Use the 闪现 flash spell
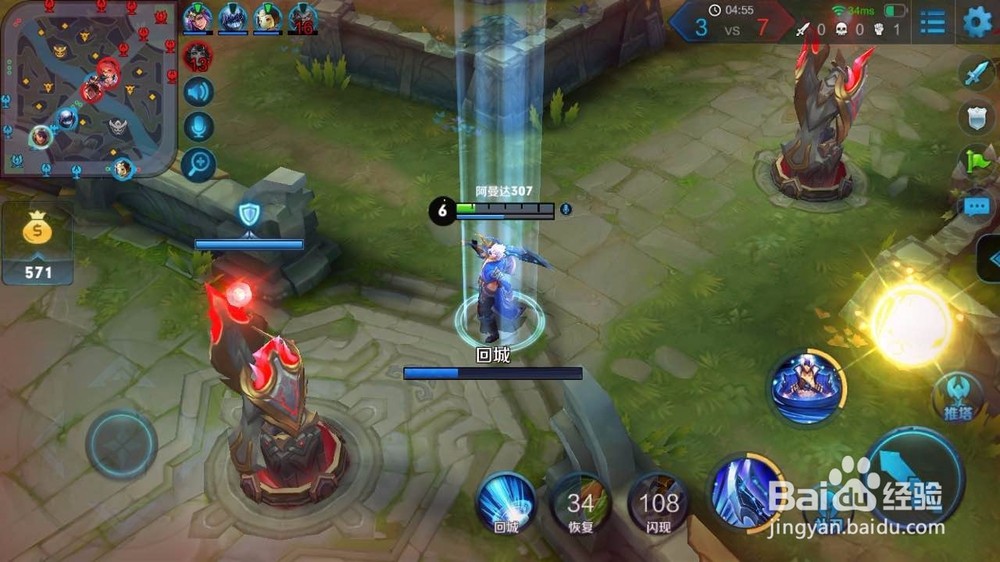This screenshot has width=1000, height=562. pyautogui.click(x=658, y=502)
